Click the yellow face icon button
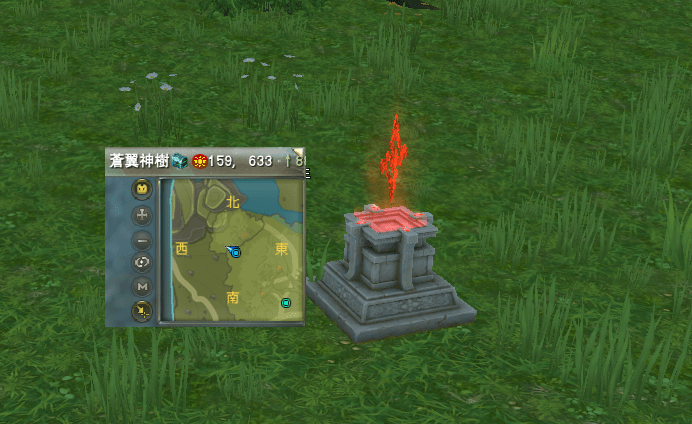 click(142, 190)
